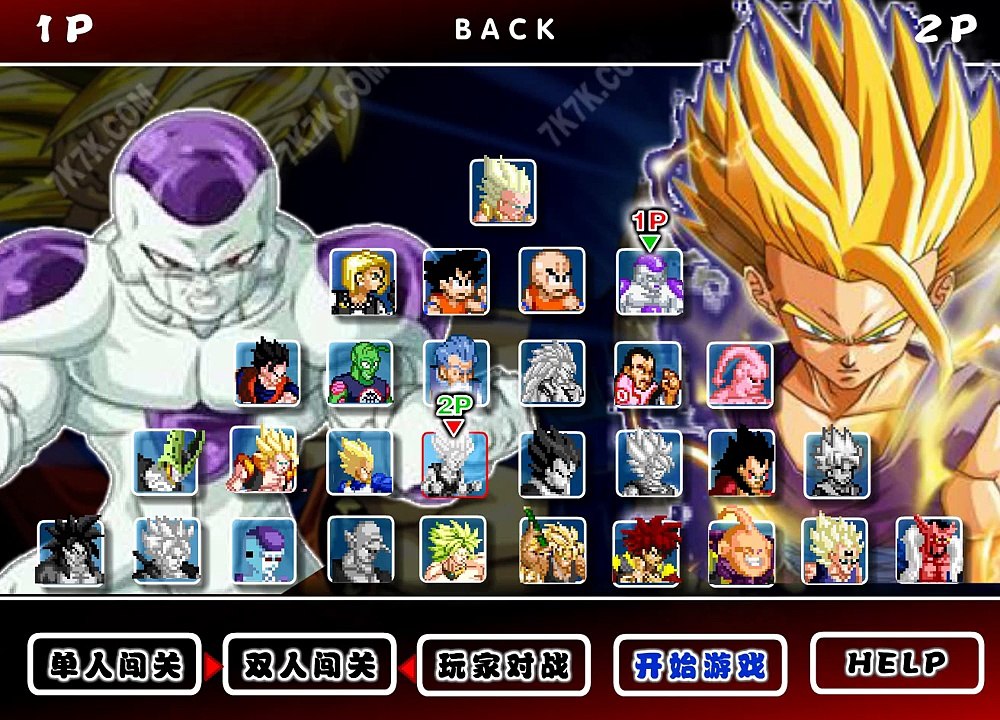Select the 双人闯关 two-player mode
Screen dimensions: 1000x720
pos(309,664)
